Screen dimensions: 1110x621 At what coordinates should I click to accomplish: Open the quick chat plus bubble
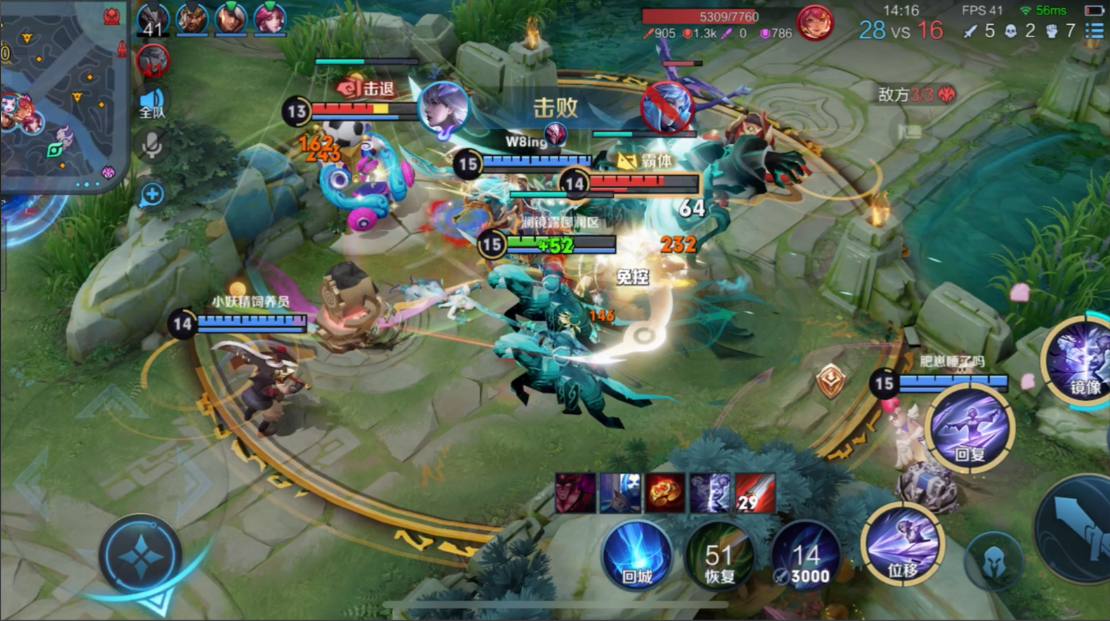tap(152, 194)
